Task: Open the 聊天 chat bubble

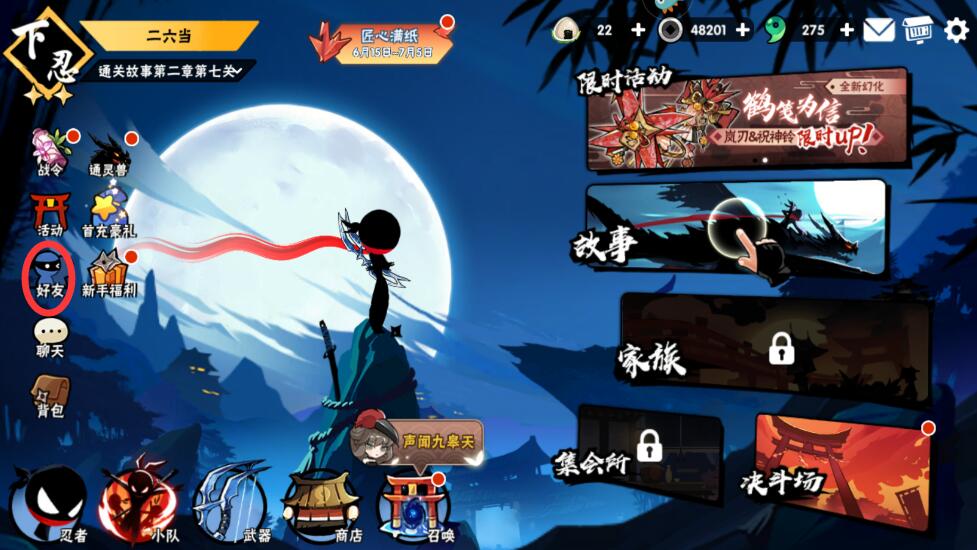Action: click(x=49, y=336)
